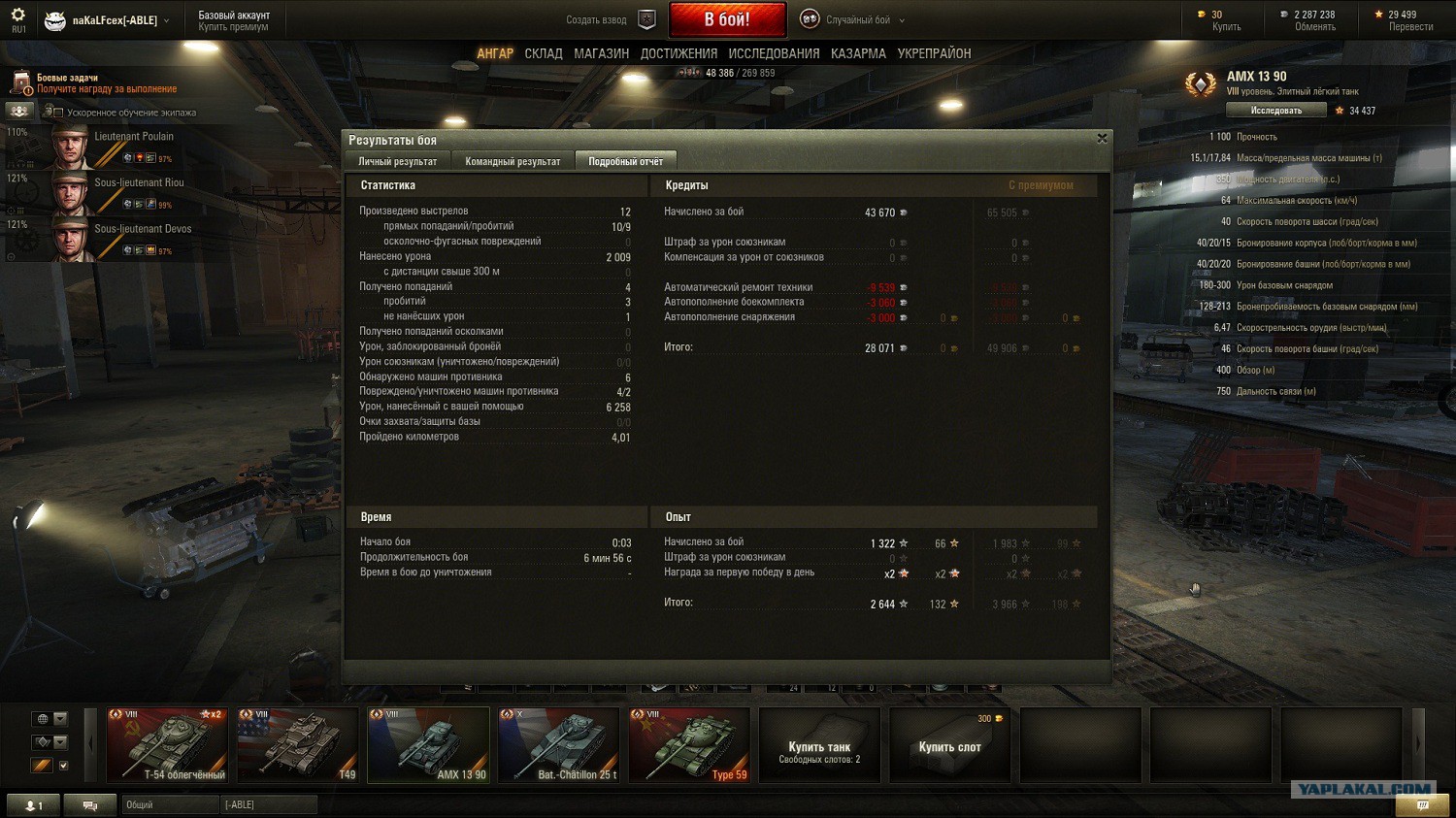Start battle with the red В бой! button
1456x818 pixels.
(x=727, y=19)
